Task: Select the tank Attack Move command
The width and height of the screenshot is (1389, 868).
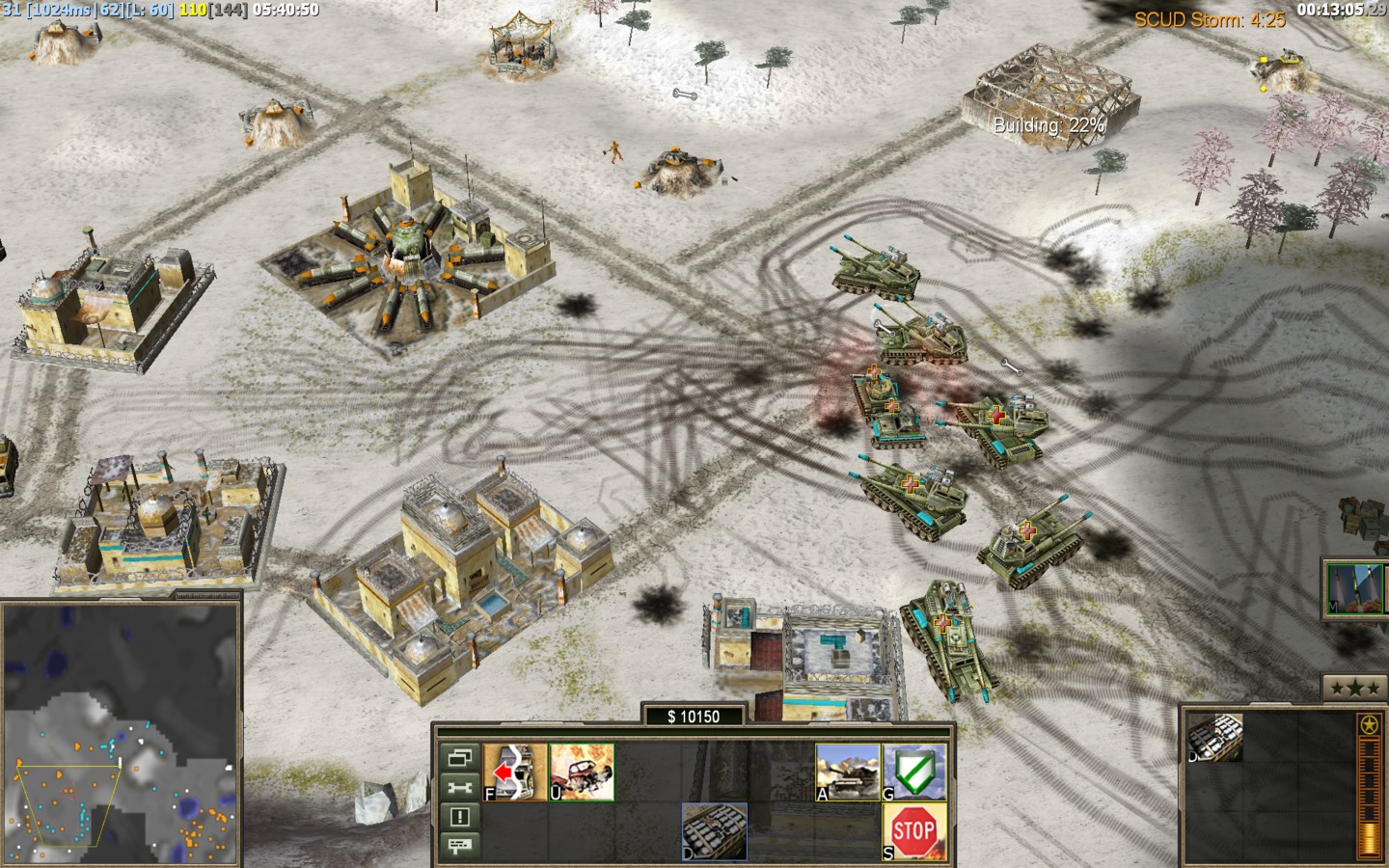Action: (848, 773)
